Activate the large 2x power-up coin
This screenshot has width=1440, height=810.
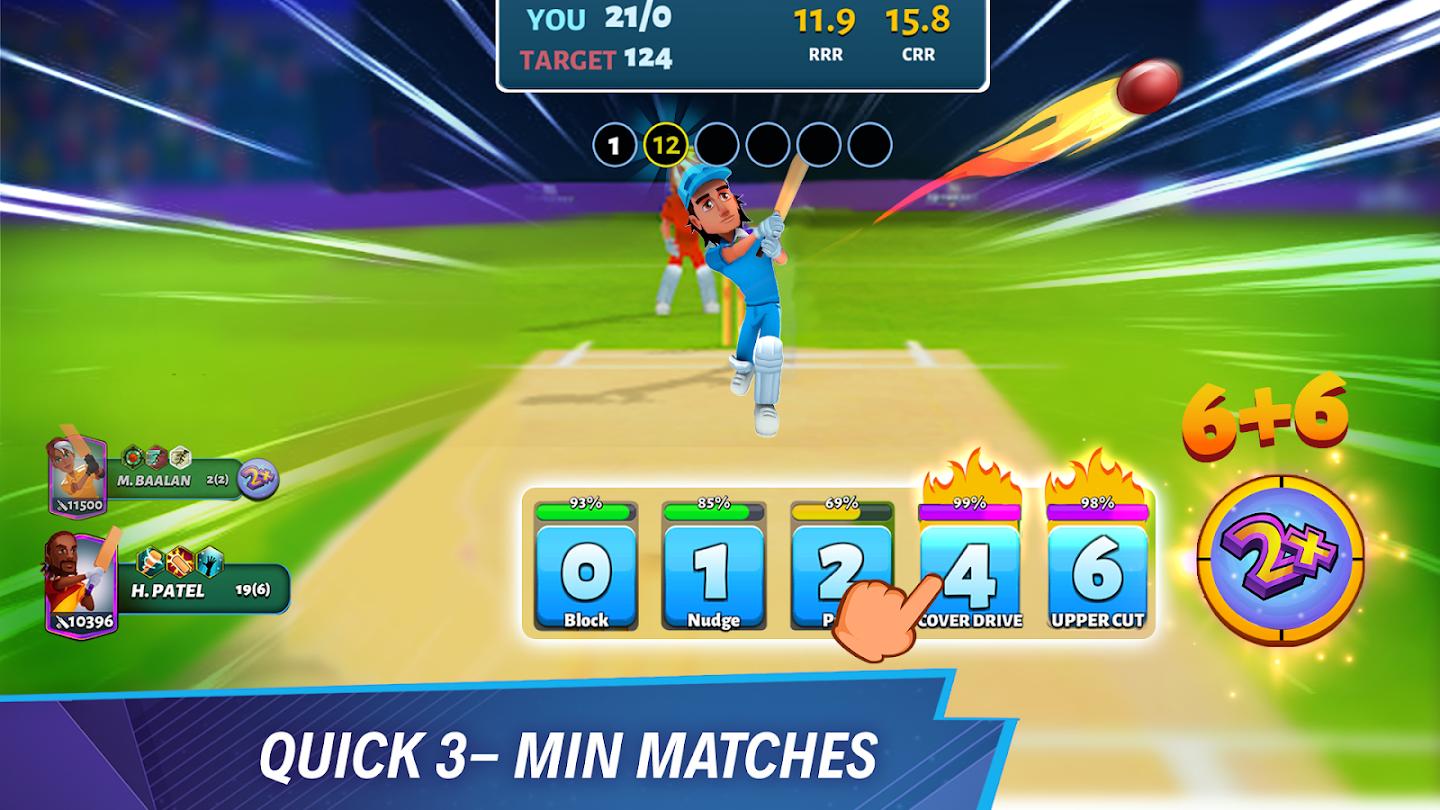(x=1281, y=560)
